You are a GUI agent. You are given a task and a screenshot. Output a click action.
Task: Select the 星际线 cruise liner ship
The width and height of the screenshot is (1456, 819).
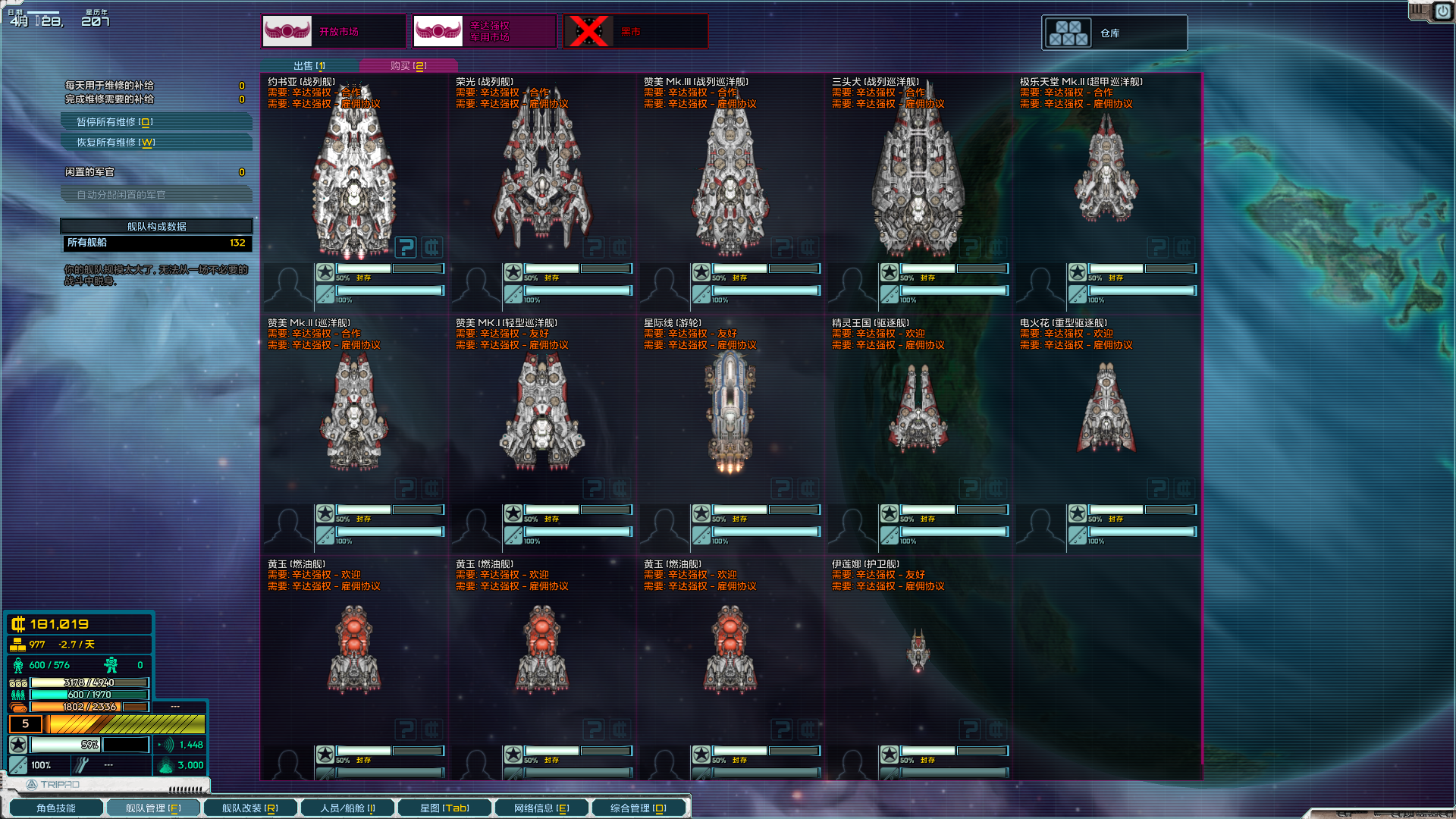pos(730,413)
